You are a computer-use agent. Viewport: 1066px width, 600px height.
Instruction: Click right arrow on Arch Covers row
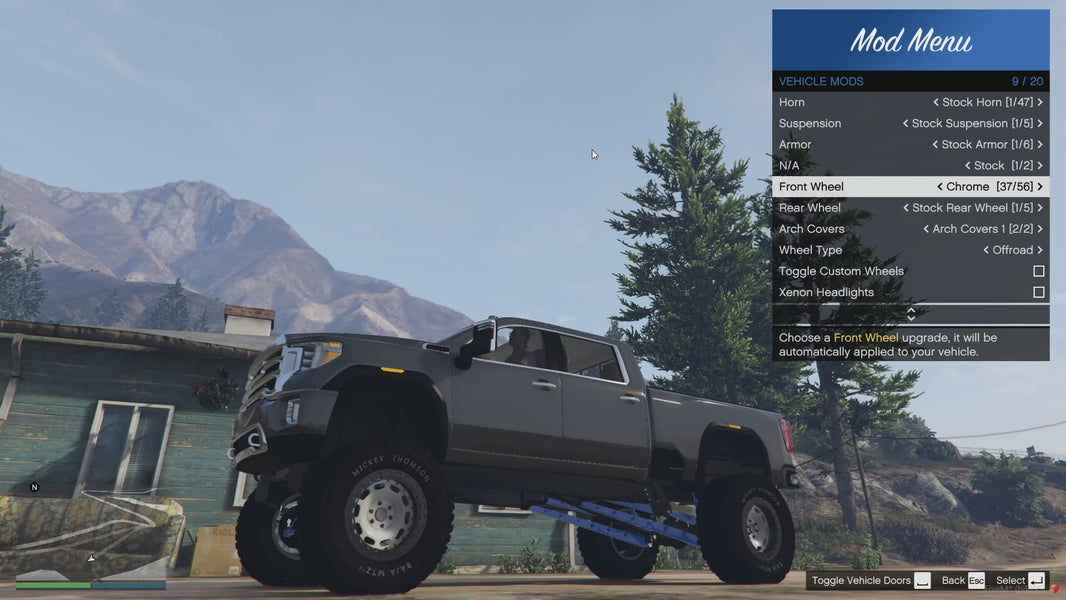(1040, 229)
